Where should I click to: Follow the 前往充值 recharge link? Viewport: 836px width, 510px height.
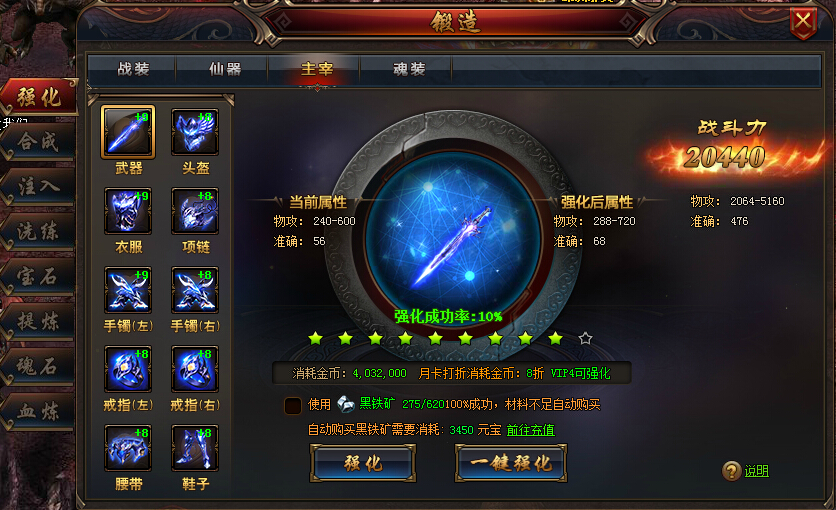click(x=530, y=430)
